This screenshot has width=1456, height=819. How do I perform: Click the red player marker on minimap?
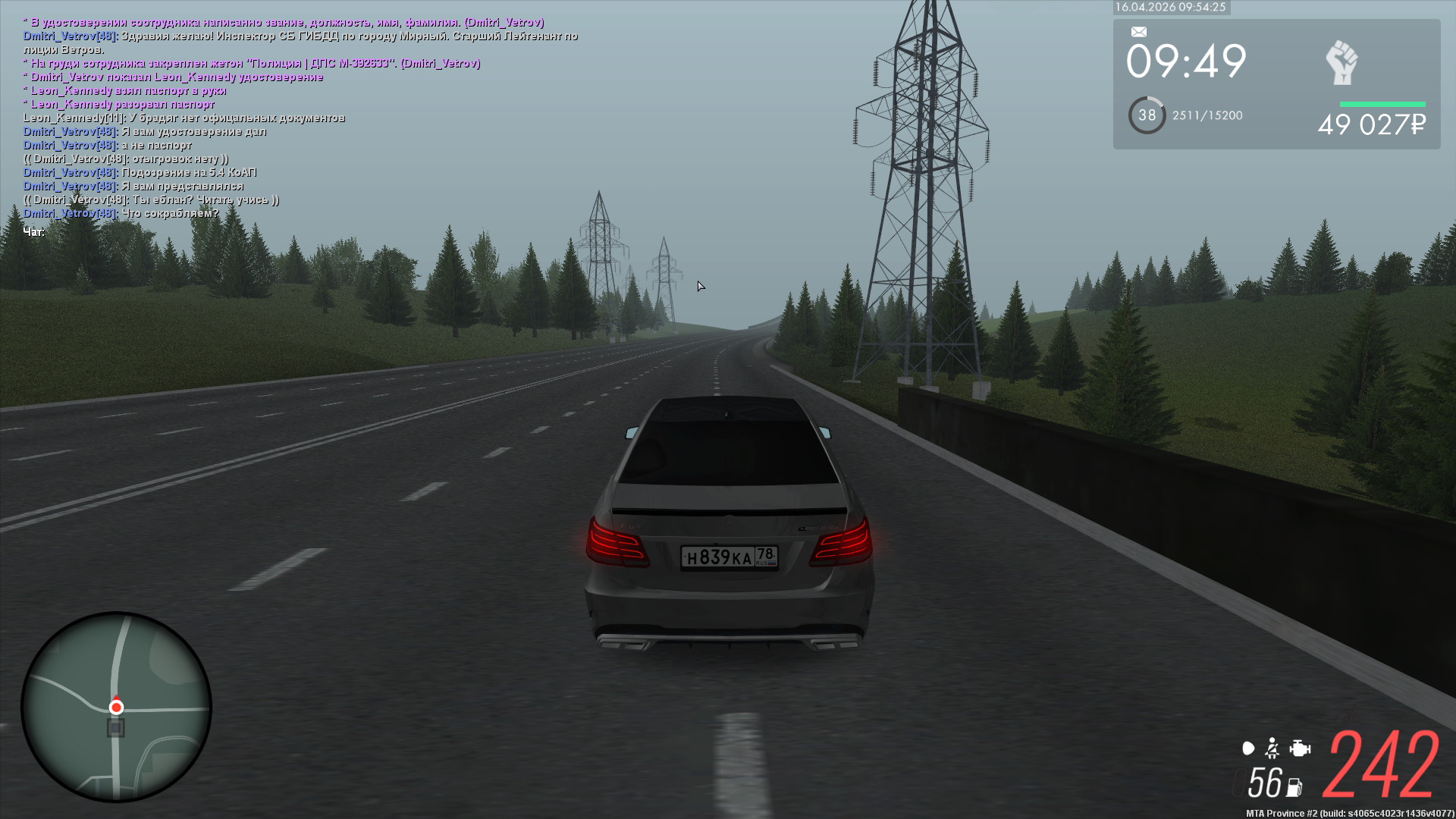tap(116, 707)
